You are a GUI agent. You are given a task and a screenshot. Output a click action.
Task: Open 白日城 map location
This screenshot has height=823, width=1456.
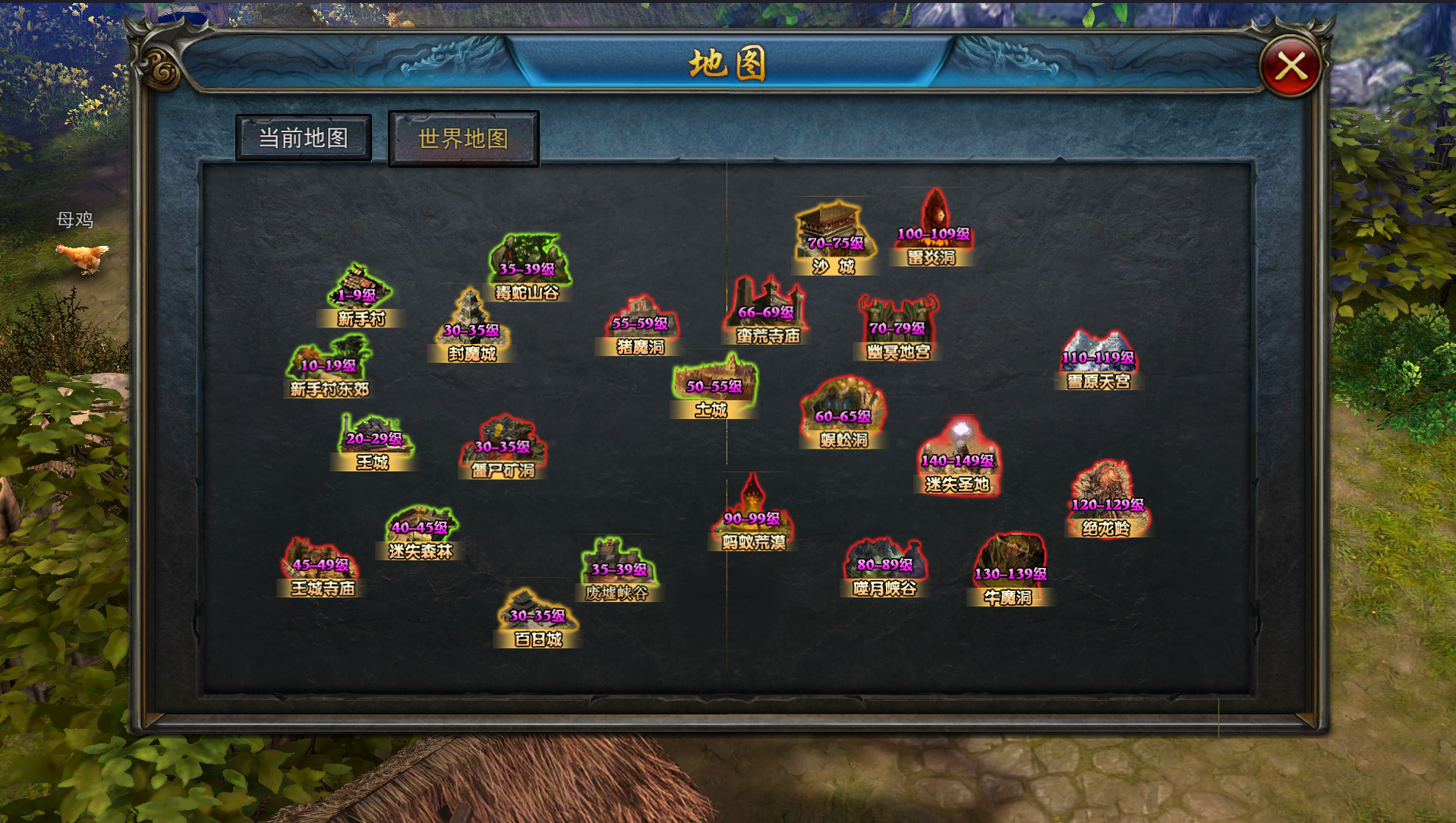coord(537,619)
